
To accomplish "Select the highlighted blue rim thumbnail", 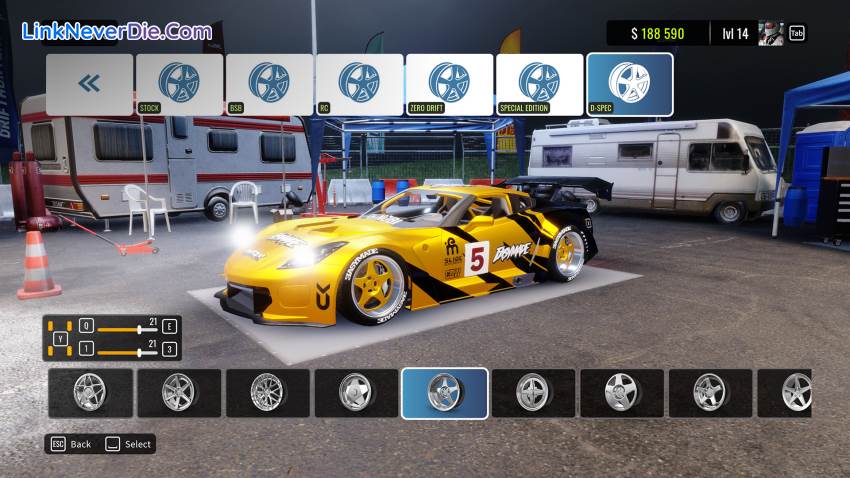I will coord(445,393).
